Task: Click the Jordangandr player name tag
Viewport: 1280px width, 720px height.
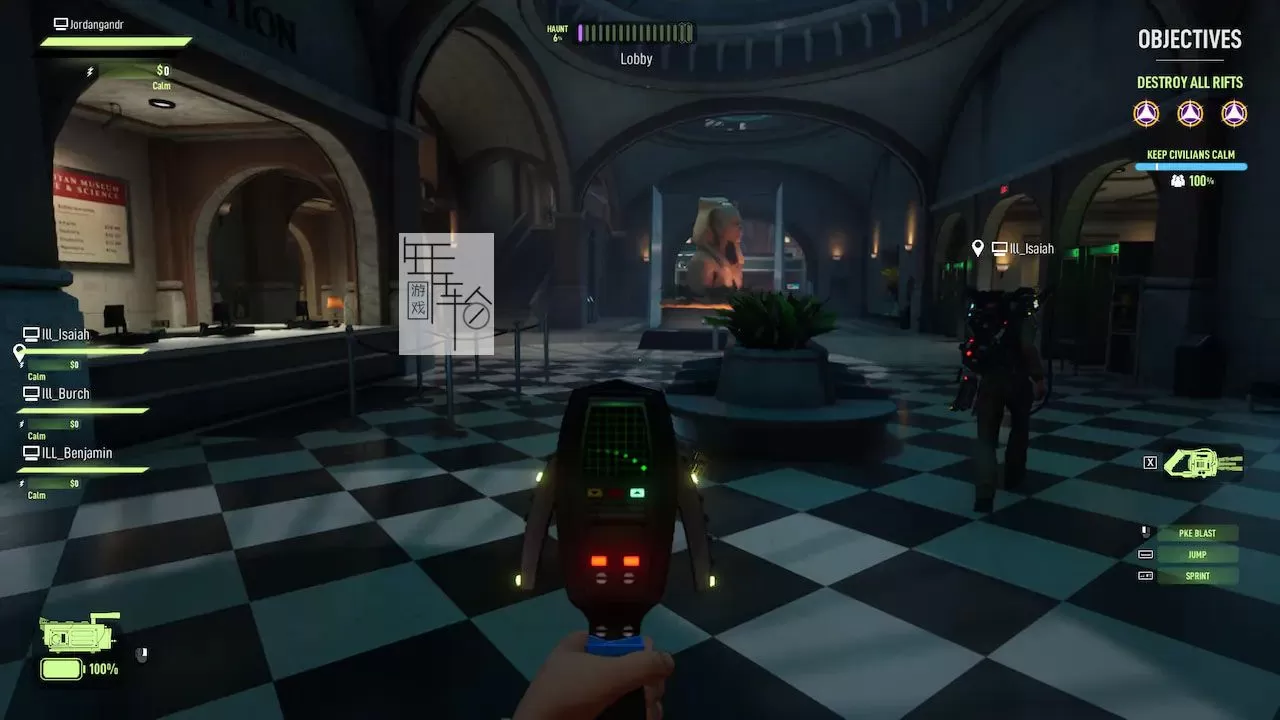Action: click(95, 24)
